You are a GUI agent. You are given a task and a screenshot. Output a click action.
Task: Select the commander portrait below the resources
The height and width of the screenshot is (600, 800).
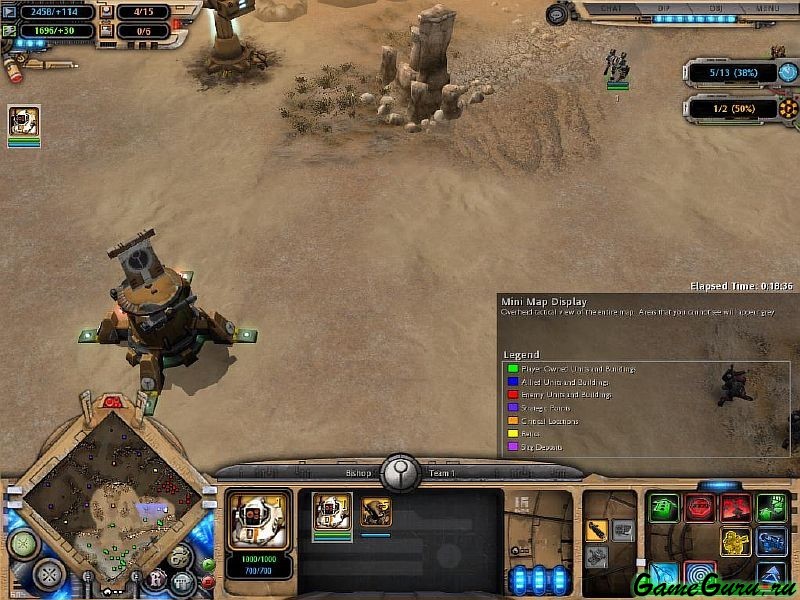24,122
